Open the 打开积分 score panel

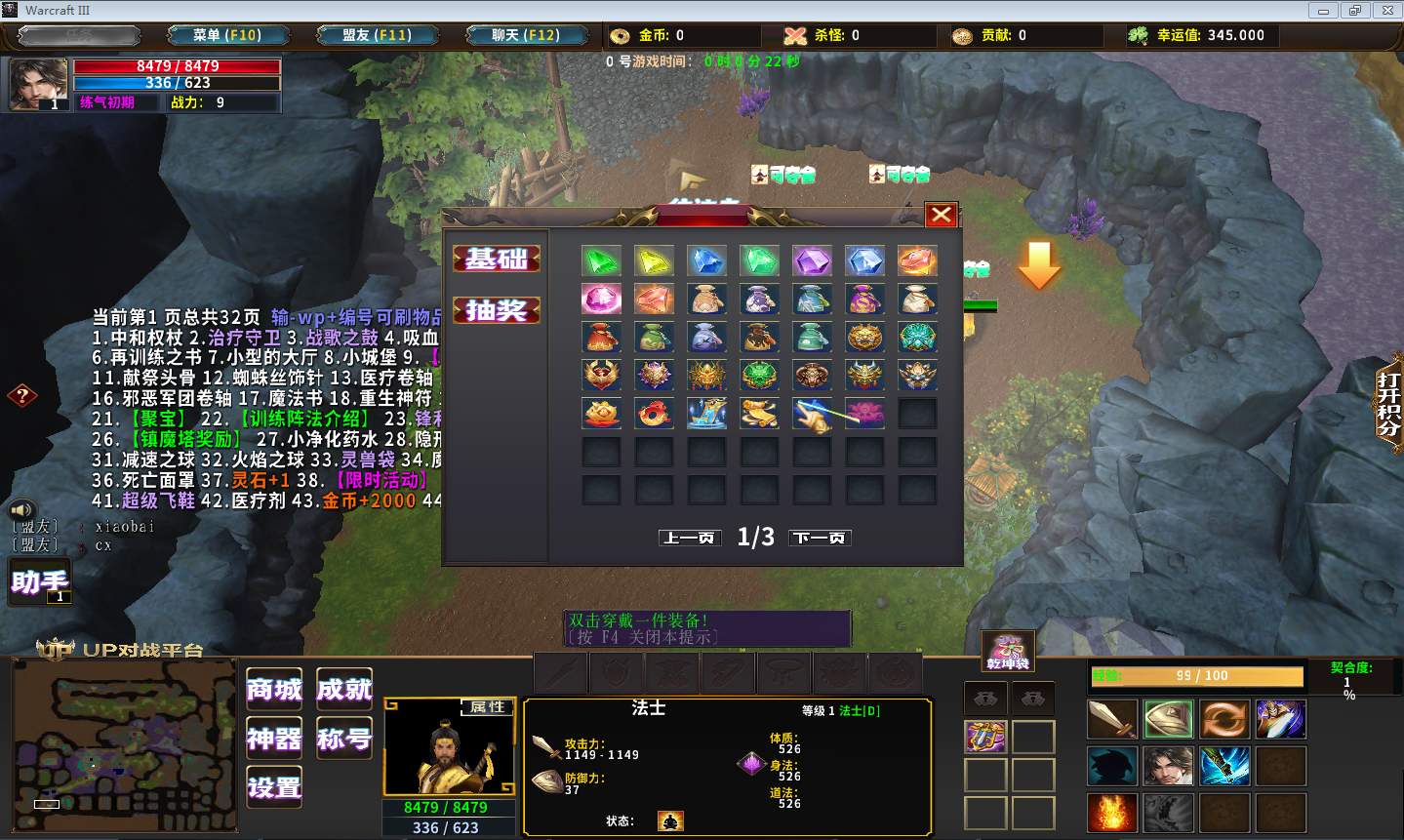coord(1388,402)
